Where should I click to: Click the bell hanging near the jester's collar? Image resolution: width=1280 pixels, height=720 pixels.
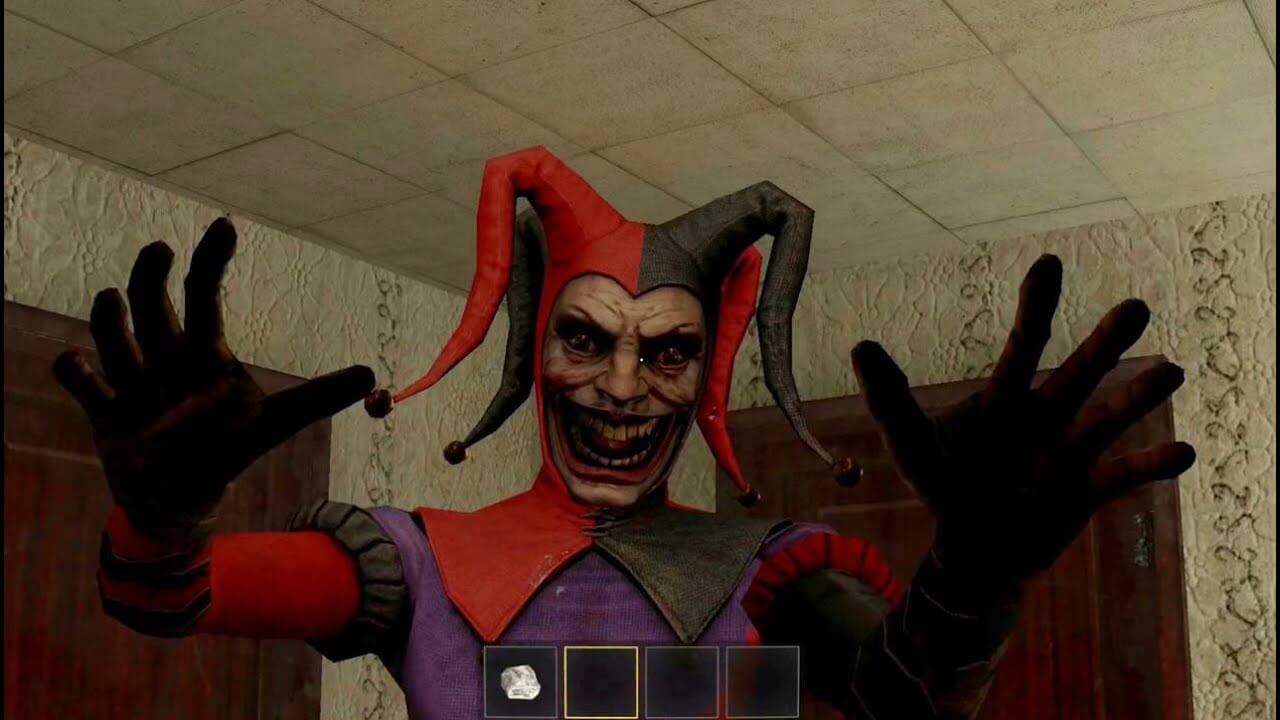pyautogui.click(x=747, y=497)
